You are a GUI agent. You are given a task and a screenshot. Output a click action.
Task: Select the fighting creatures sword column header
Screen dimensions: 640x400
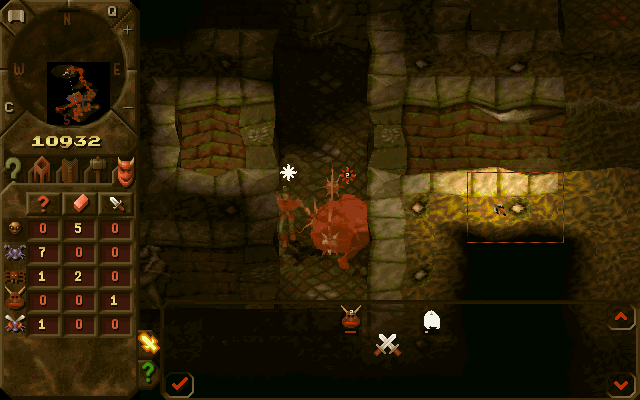click(116, 203)
